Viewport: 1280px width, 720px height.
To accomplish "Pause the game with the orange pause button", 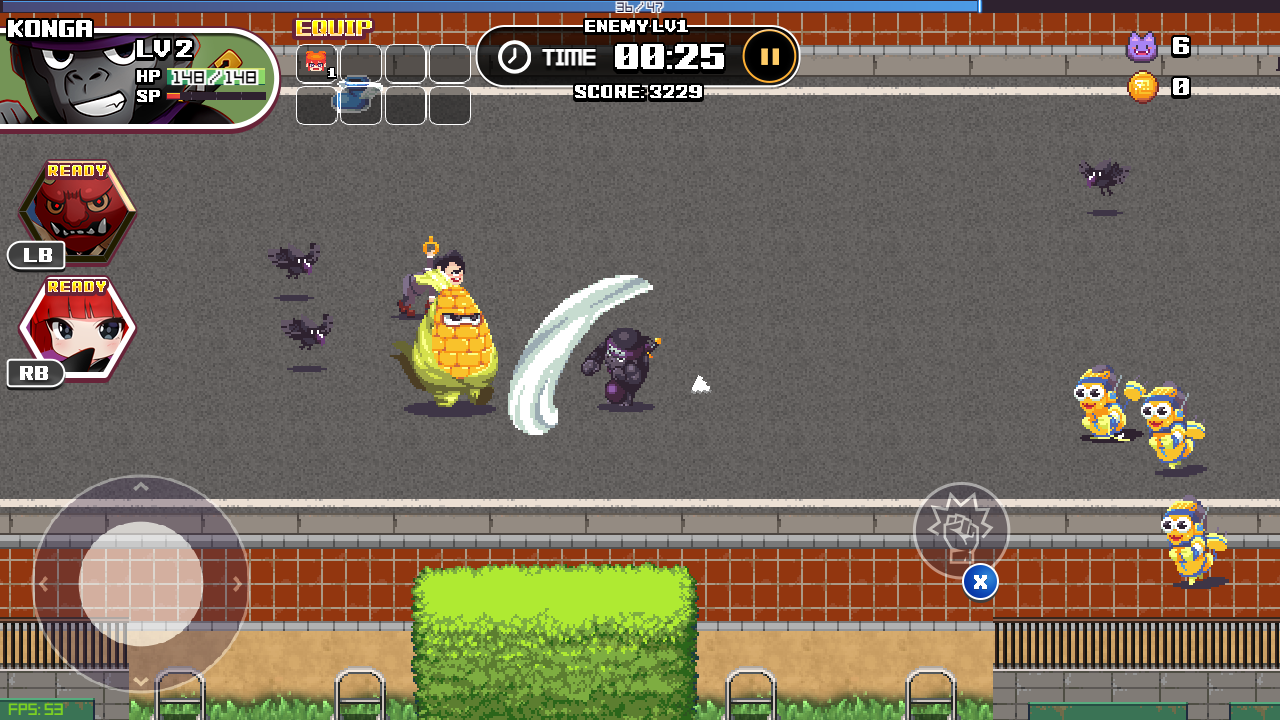I will 769,57.
